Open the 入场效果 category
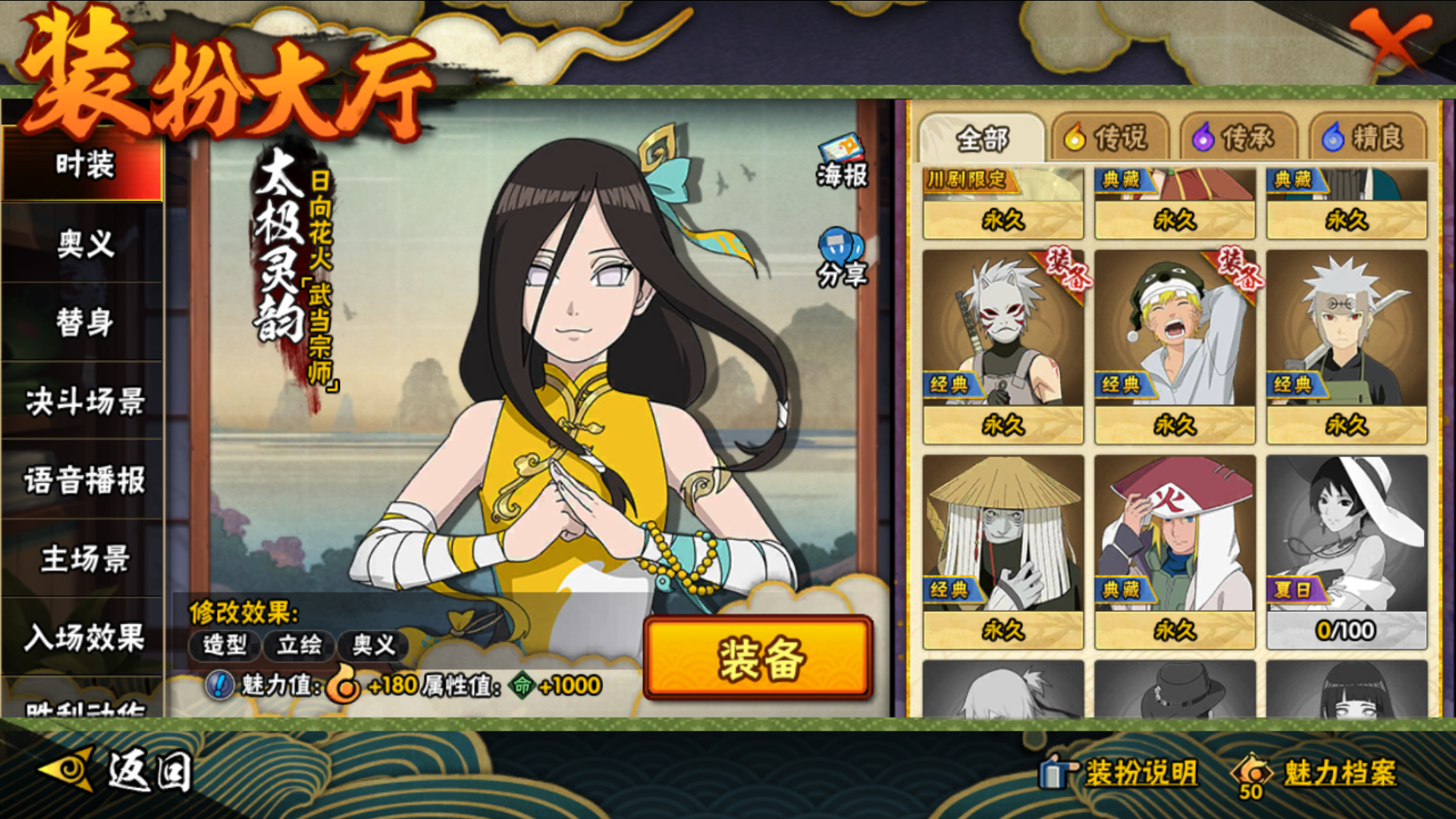Screen dimensions: 1456x819 (83, 637)
